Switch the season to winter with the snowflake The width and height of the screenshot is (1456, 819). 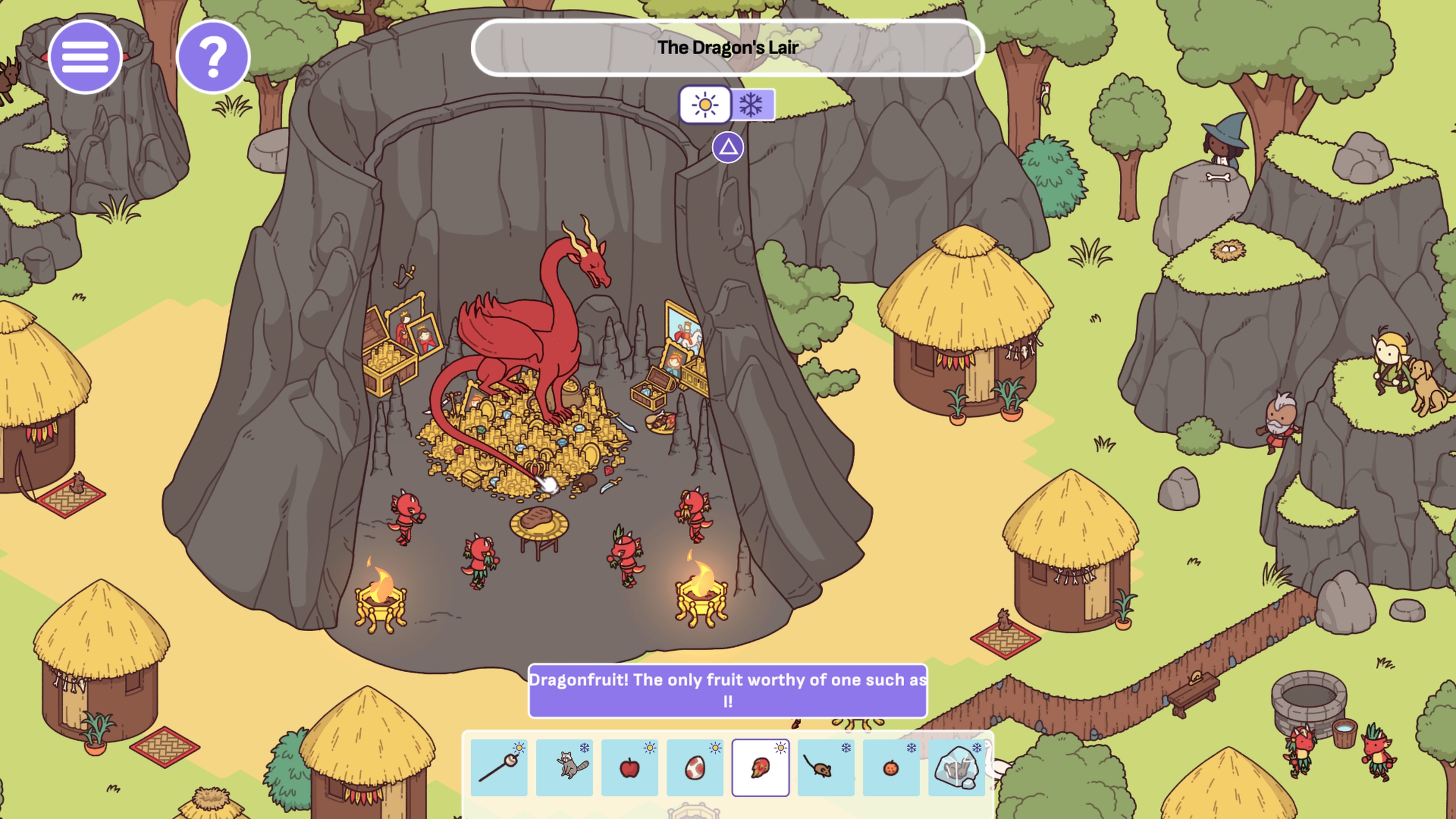tap(752, 104)
